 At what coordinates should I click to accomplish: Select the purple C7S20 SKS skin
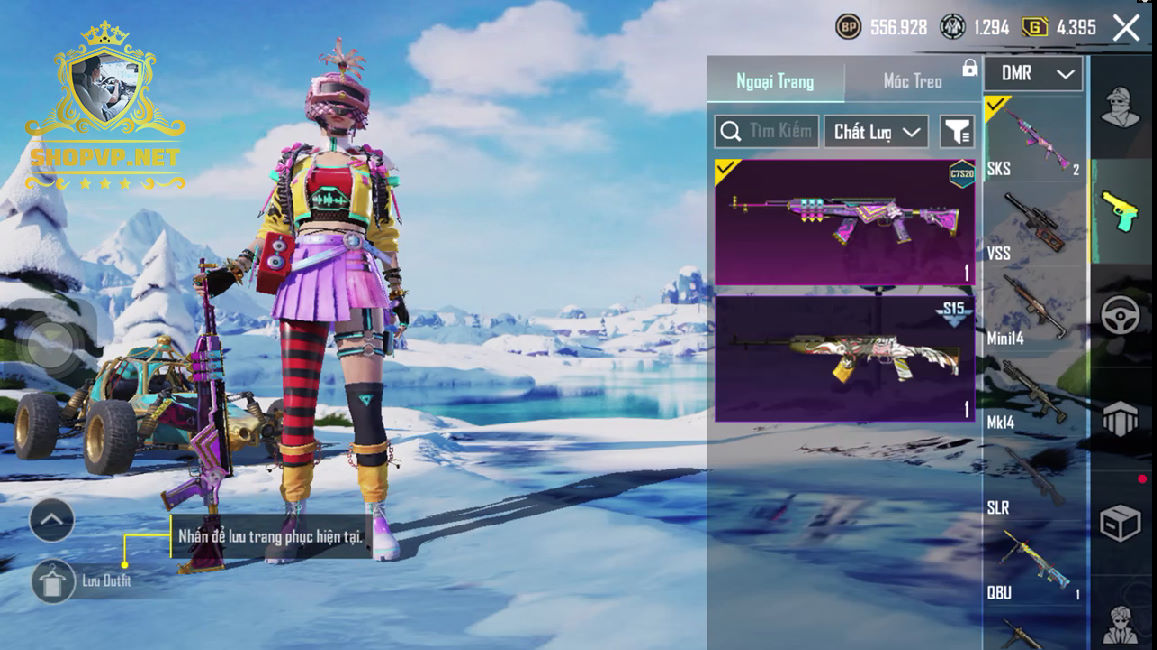point(845,222)
